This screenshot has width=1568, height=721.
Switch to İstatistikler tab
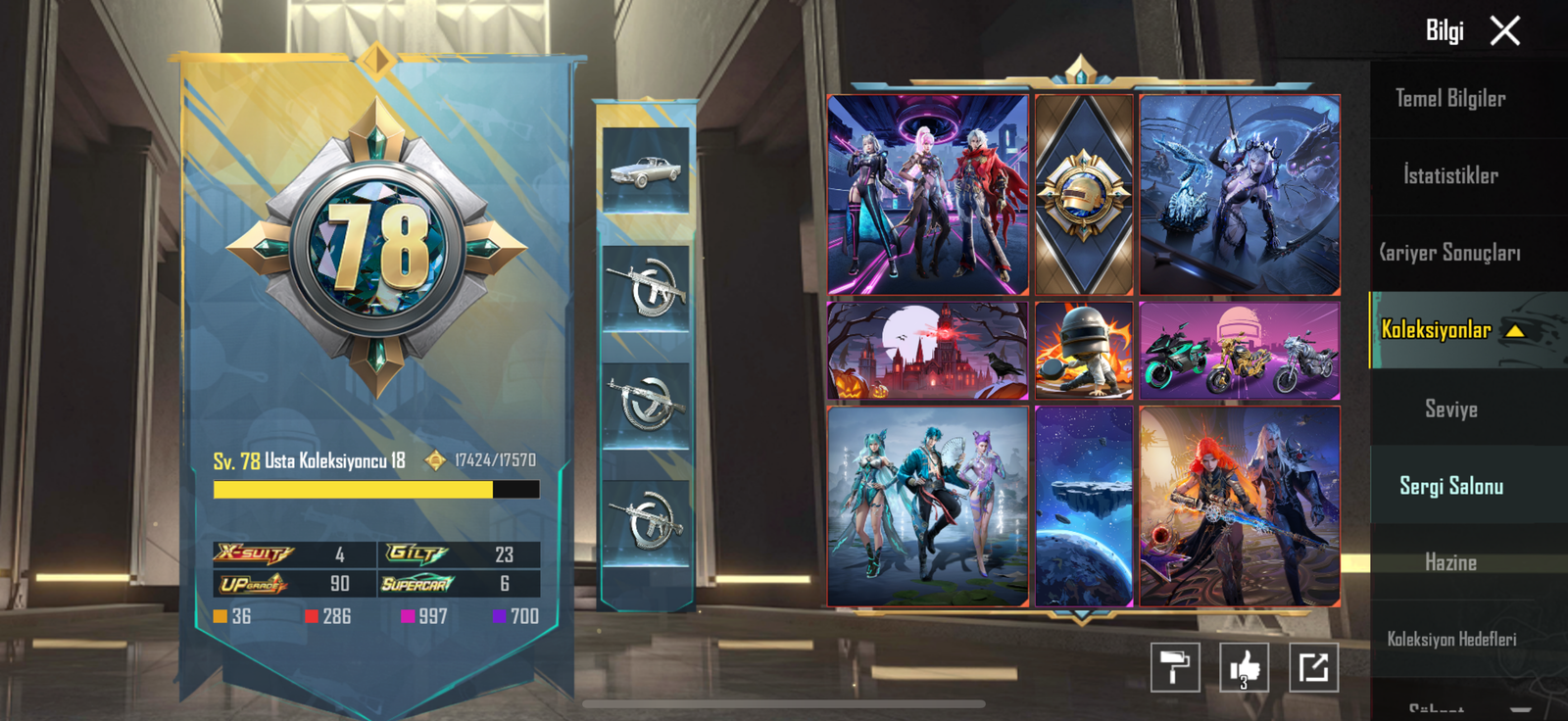pos(1450,176)
